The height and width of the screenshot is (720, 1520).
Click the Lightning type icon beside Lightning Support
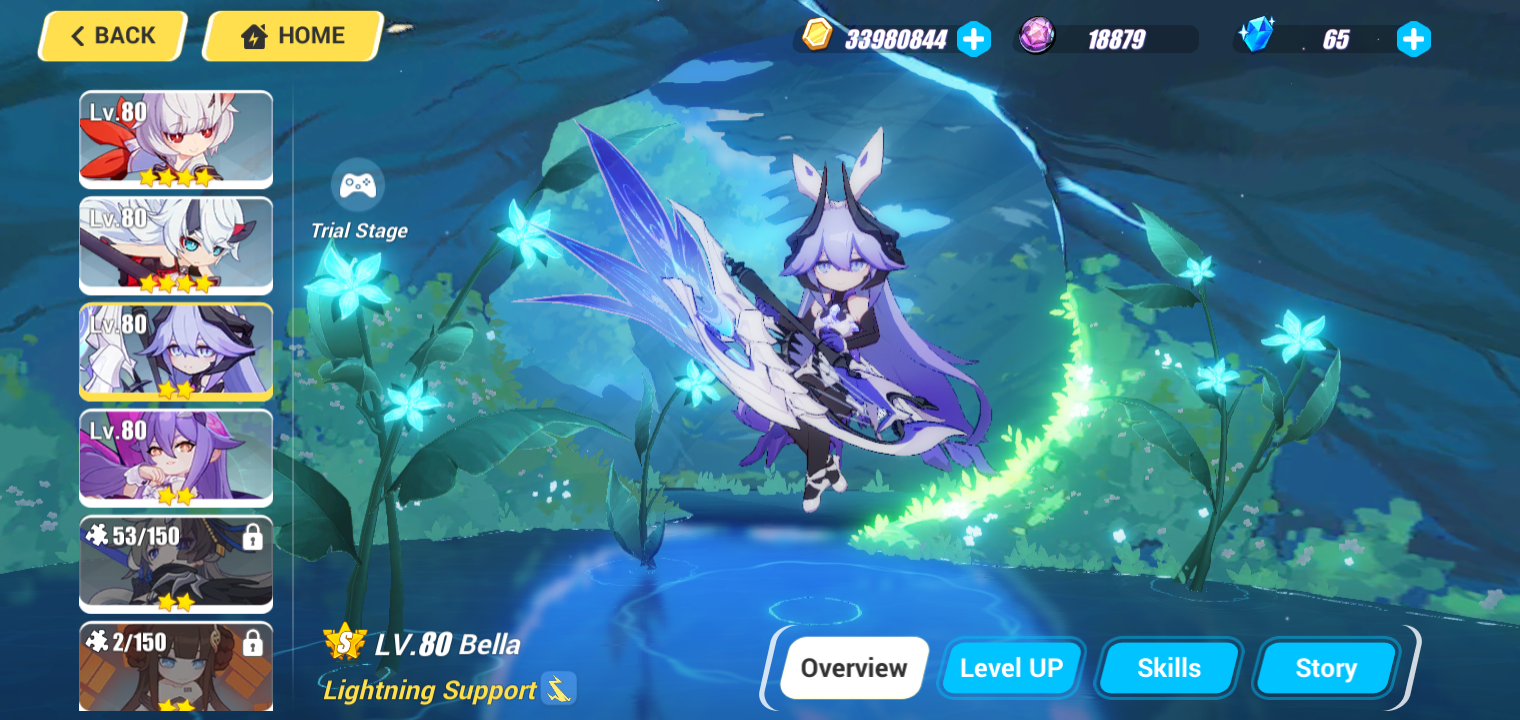pyautogui.click(x=560, y=689)
